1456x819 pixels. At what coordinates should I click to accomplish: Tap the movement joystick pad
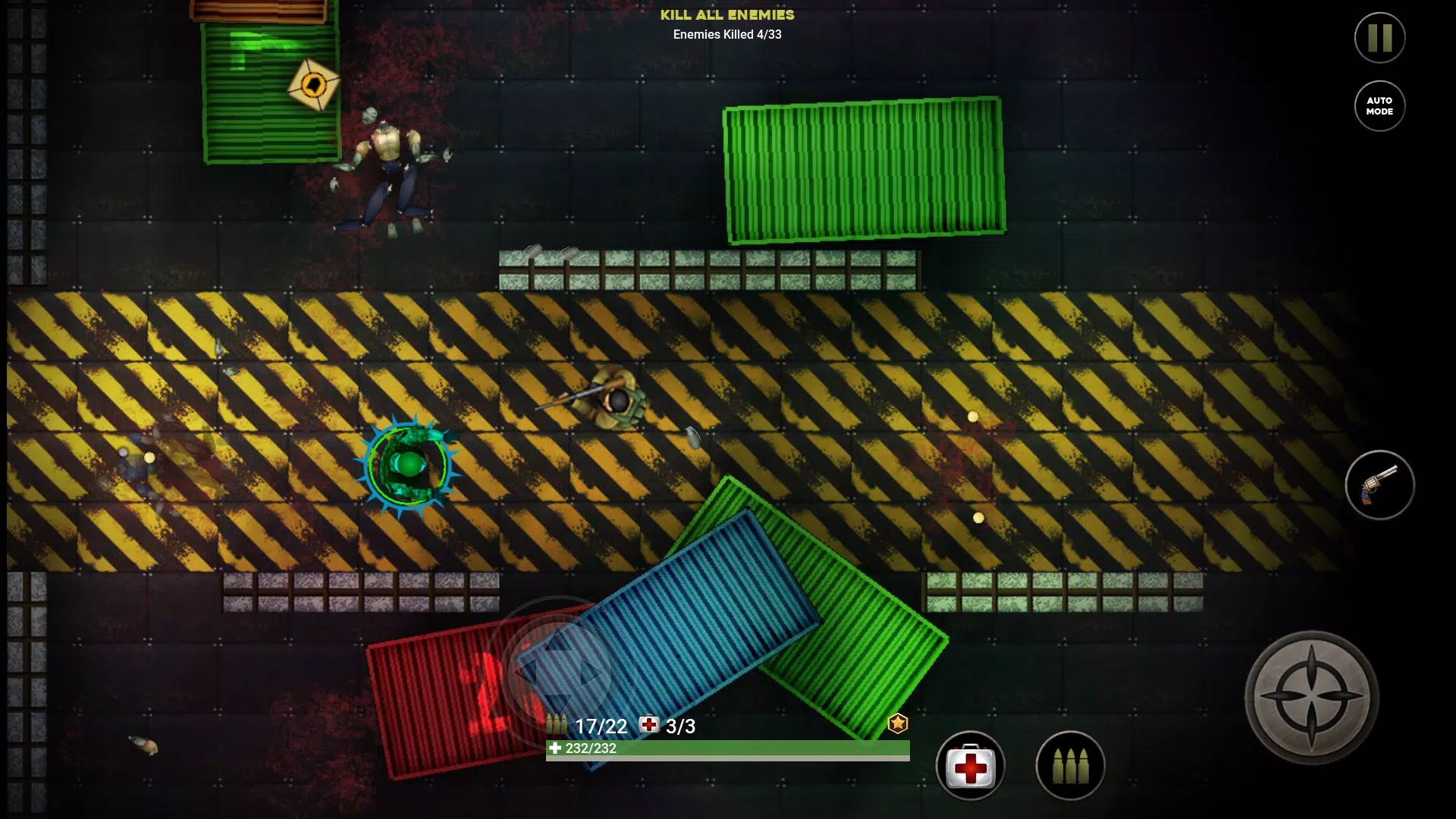(x=559, y=670)
